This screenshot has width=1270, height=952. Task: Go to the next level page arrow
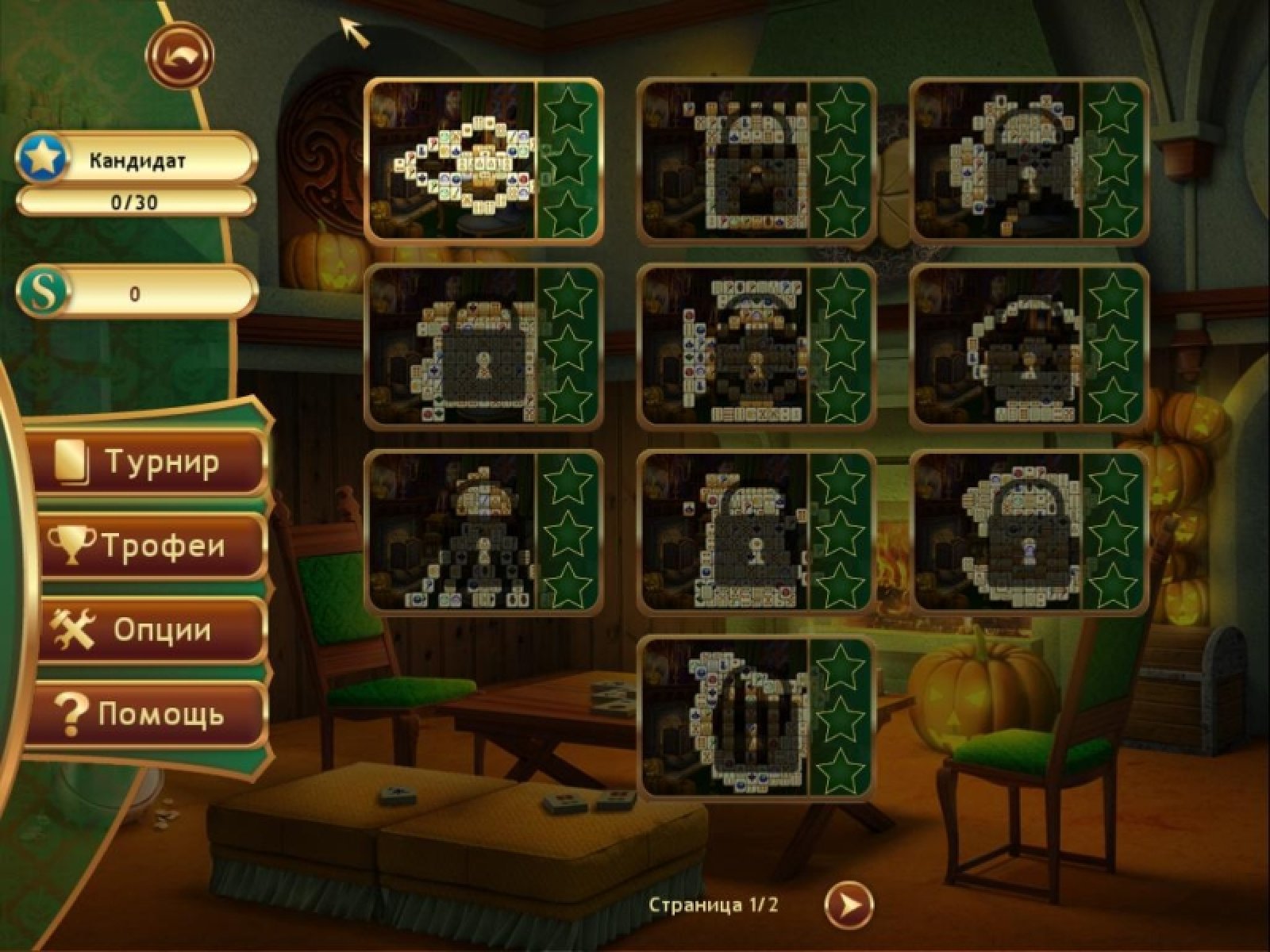pos(849,905)
